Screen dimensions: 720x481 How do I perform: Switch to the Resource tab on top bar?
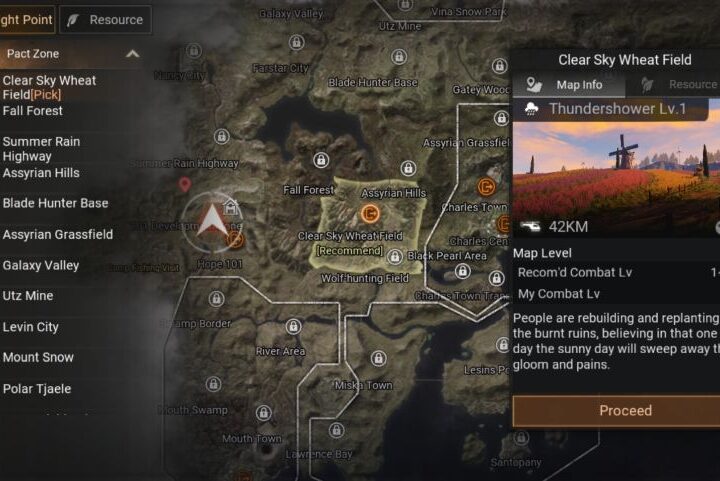point(105,19)
